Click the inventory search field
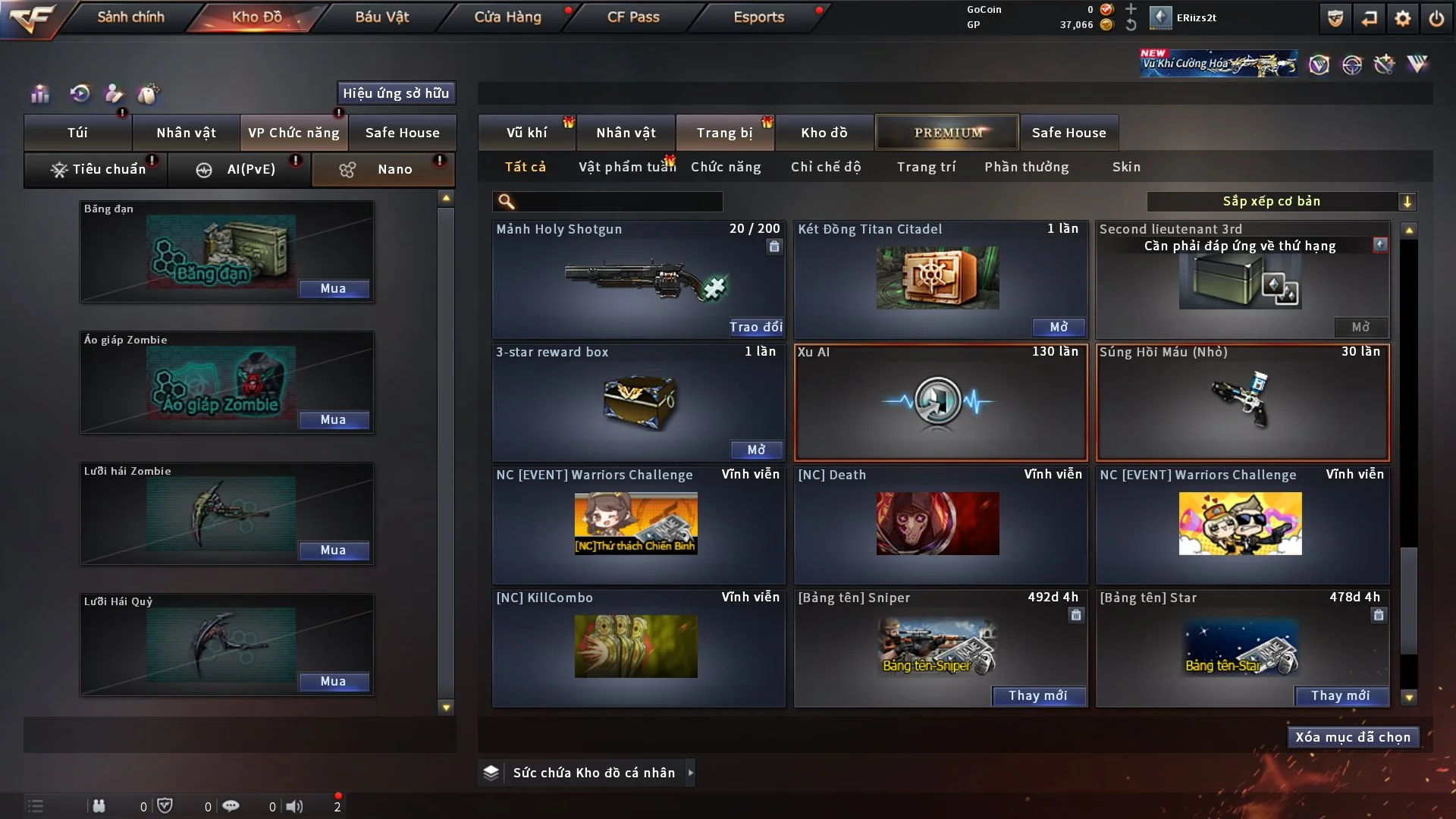This screenshot has width=1456, height=819. pos(618,202)
